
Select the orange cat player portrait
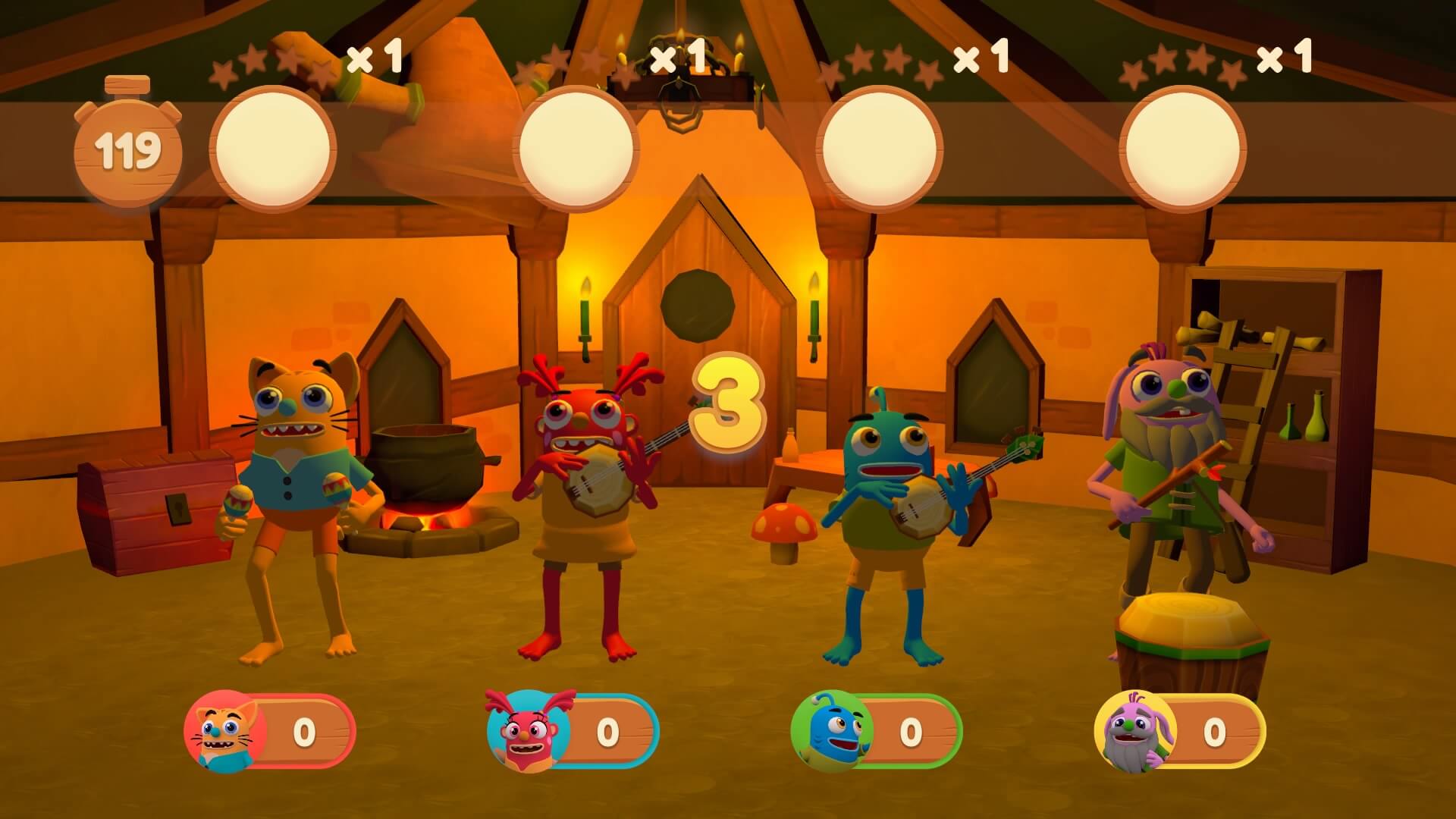click(224, 733)
